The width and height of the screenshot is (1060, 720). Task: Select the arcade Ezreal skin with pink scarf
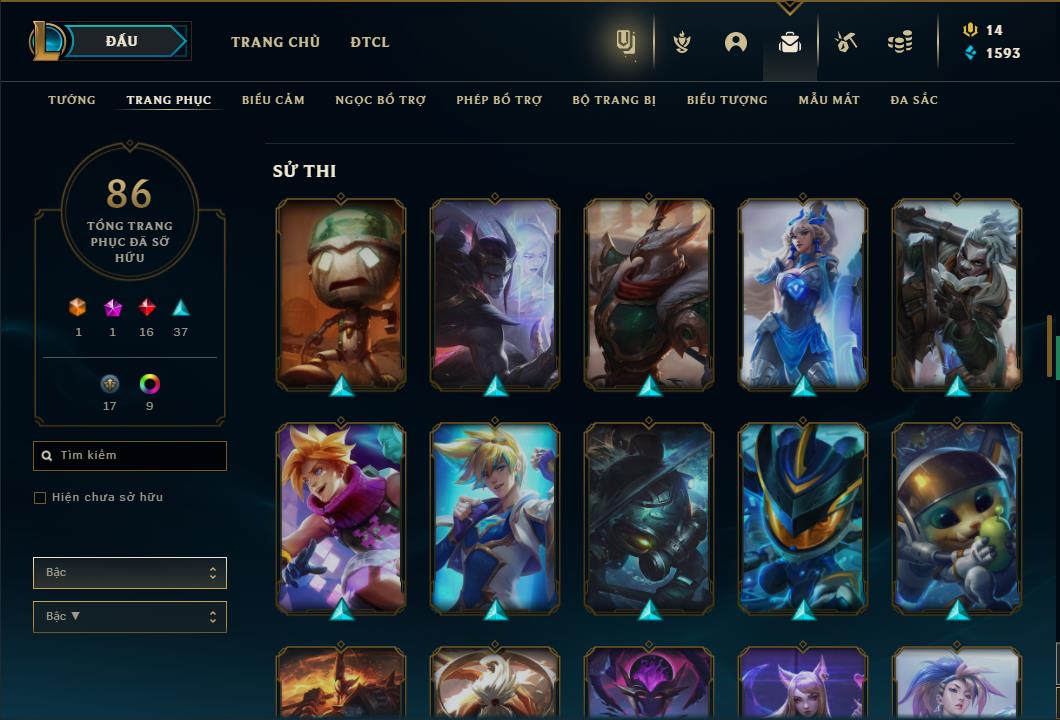pyautogui.click(x=341, y=518)
